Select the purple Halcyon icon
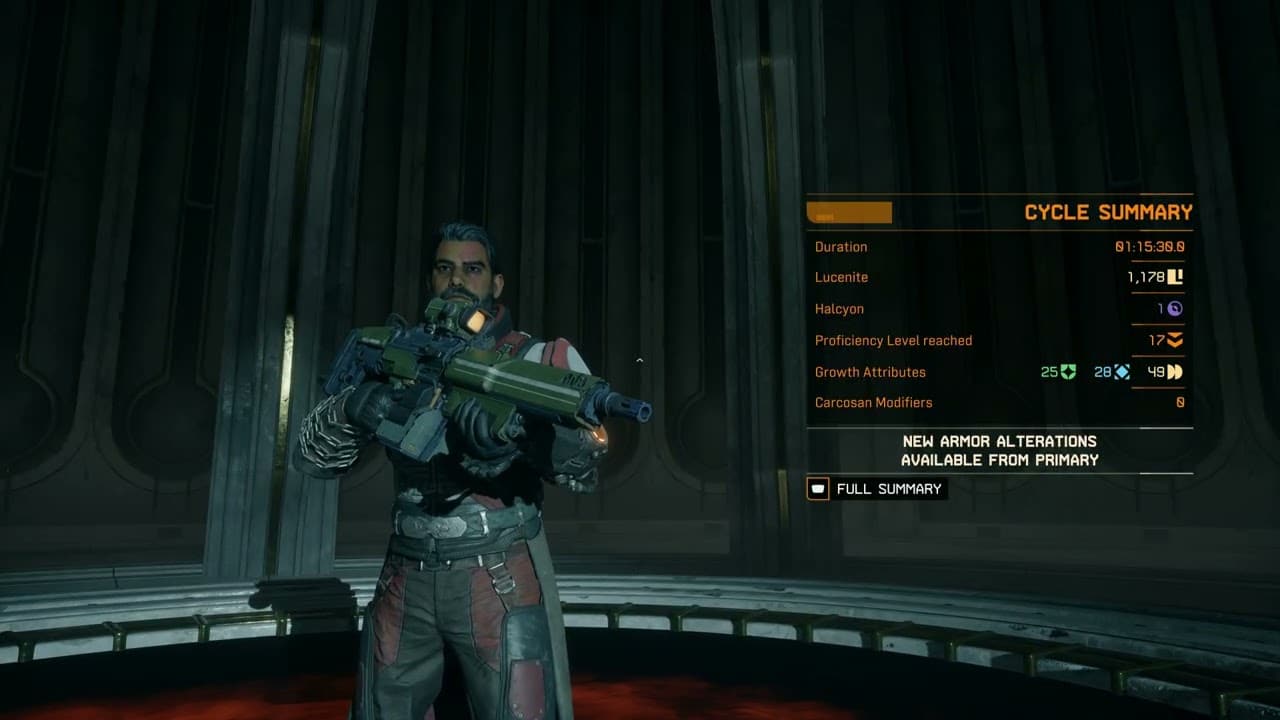The image size is (1280, 720). [1176, 309]
